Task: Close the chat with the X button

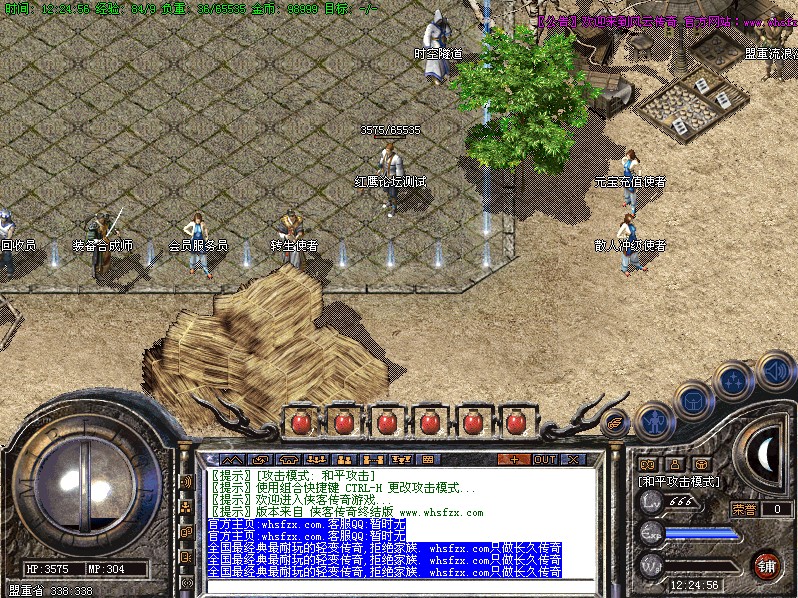Action: pyautogui.click(x=573, y=460)
